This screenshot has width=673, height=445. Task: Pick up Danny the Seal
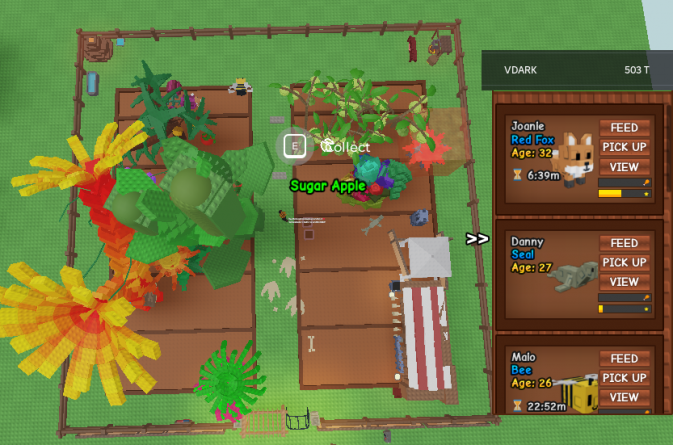pos(624,262)
